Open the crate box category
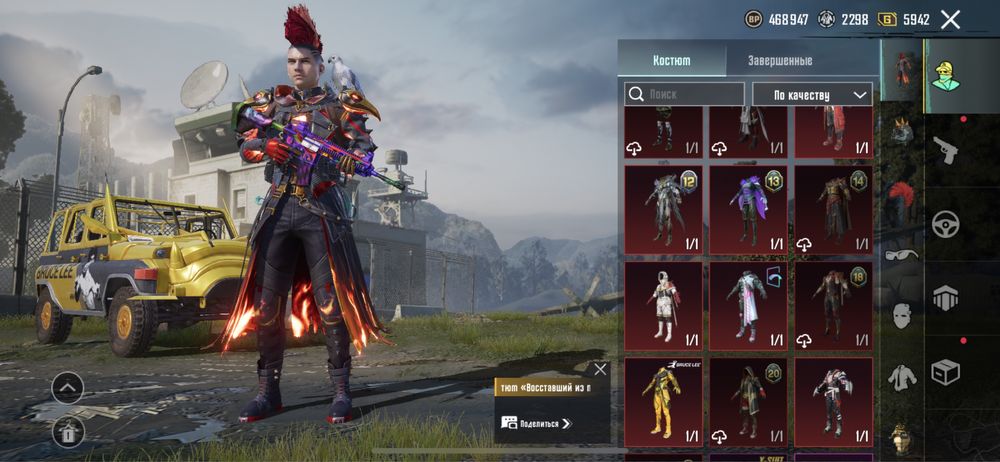 point(945,372)
